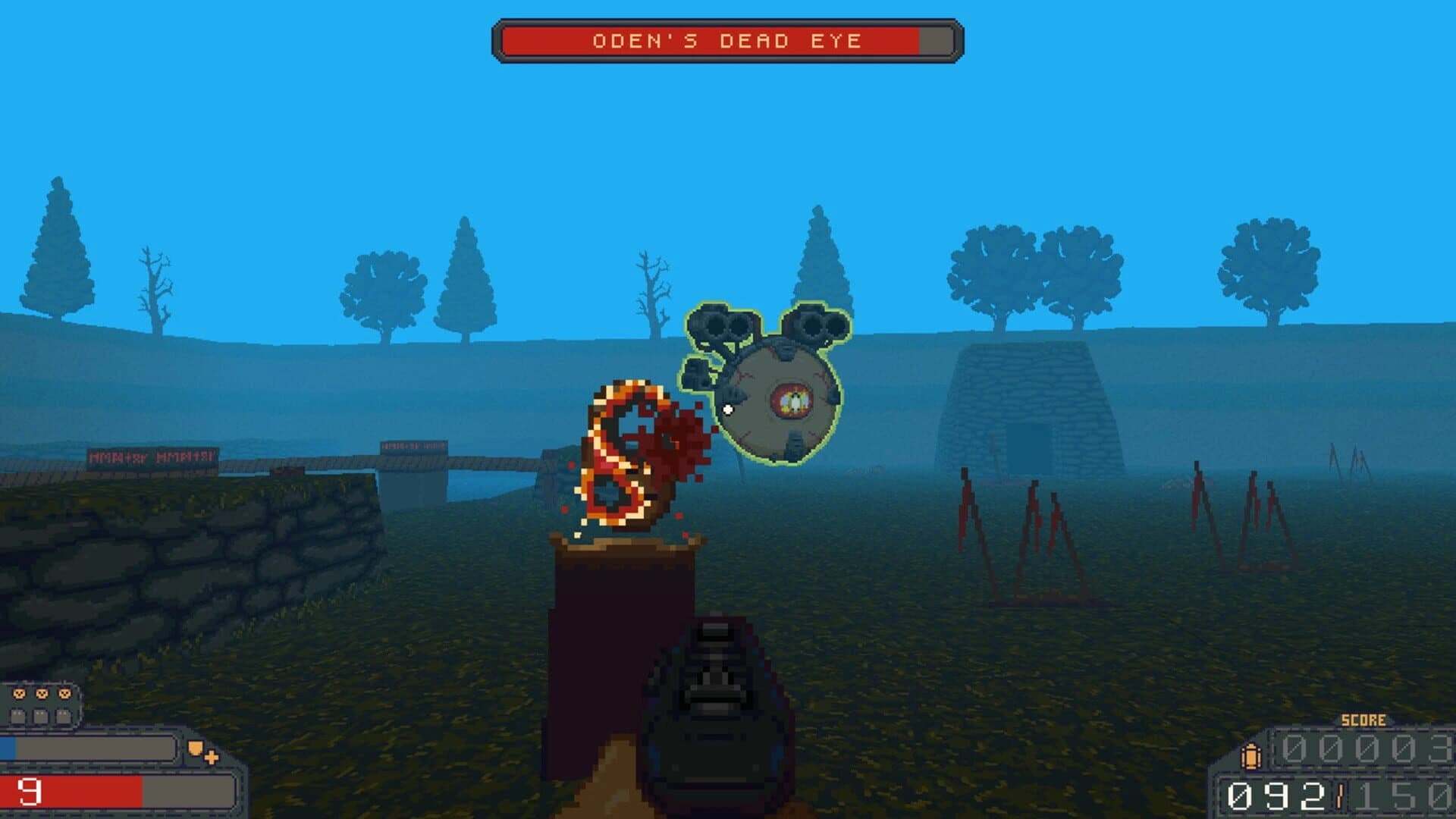Click the first ammo pouch below the skulls

pyautogui.click(x=18, y=717)
